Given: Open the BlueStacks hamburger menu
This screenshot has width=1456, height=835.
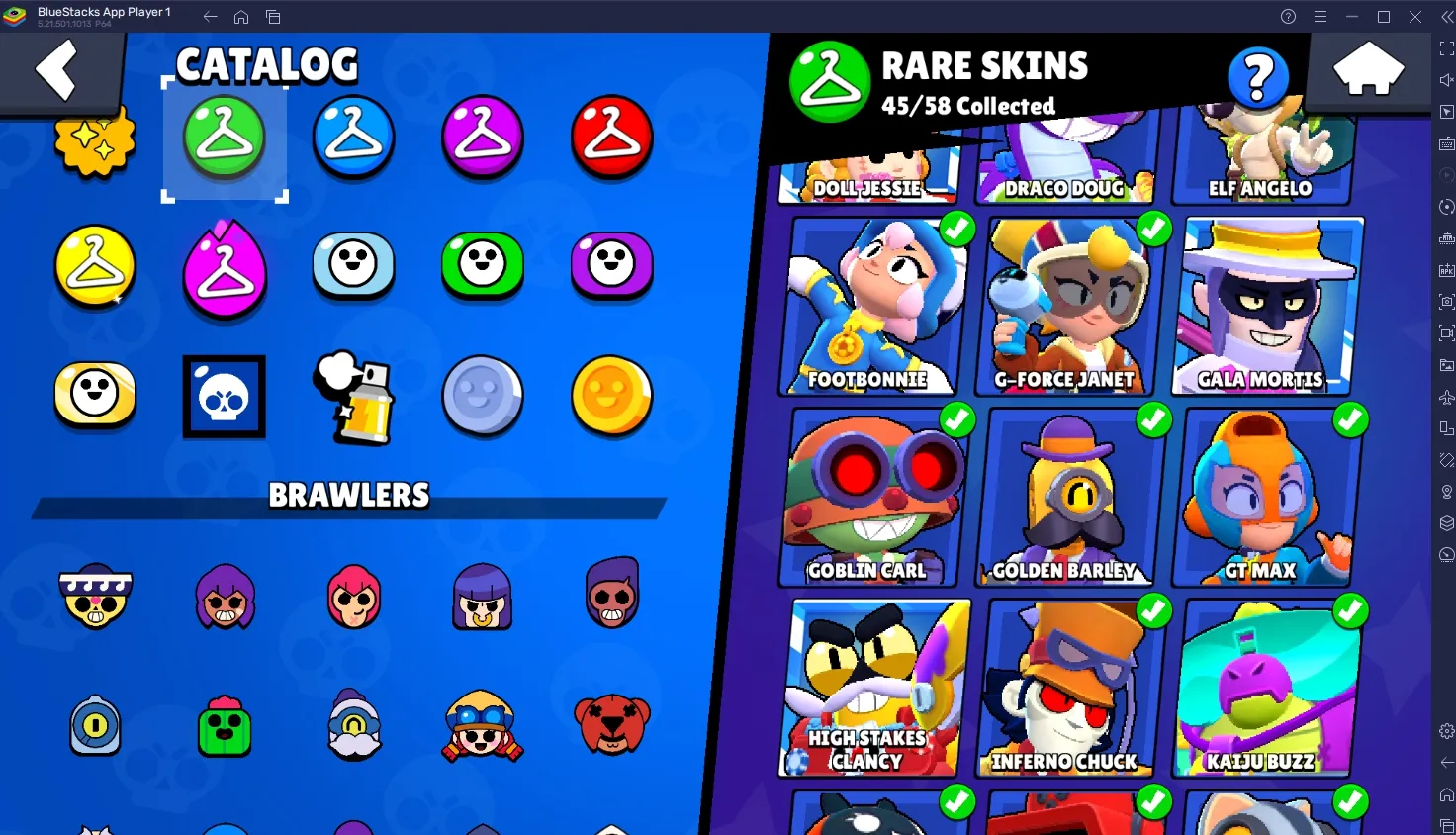Looking at the screenshot, I should [1320, 16].
